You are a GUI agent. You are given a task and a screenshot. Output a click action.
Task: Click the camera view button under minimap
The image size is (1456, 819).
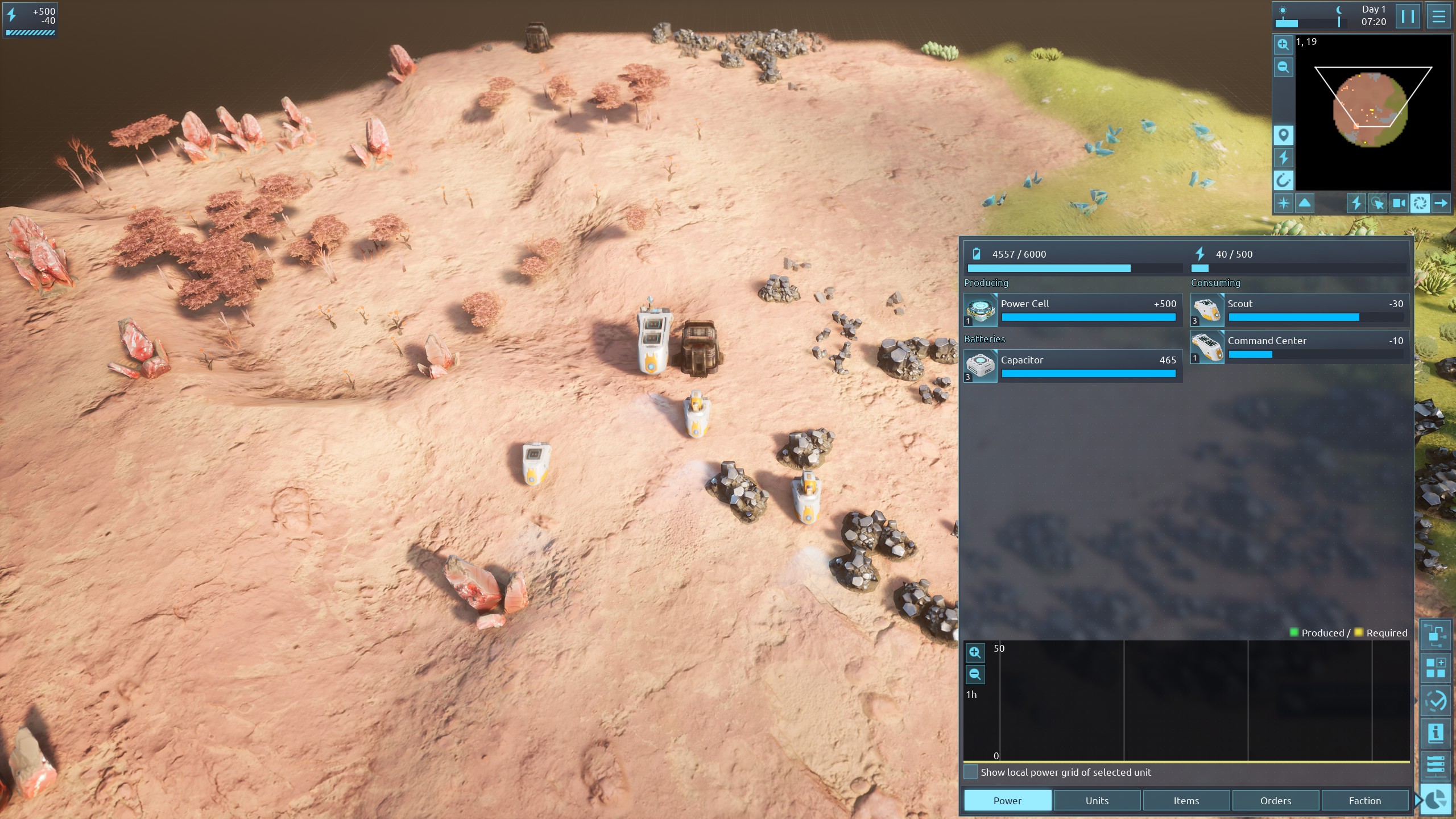pos(1399,203)
